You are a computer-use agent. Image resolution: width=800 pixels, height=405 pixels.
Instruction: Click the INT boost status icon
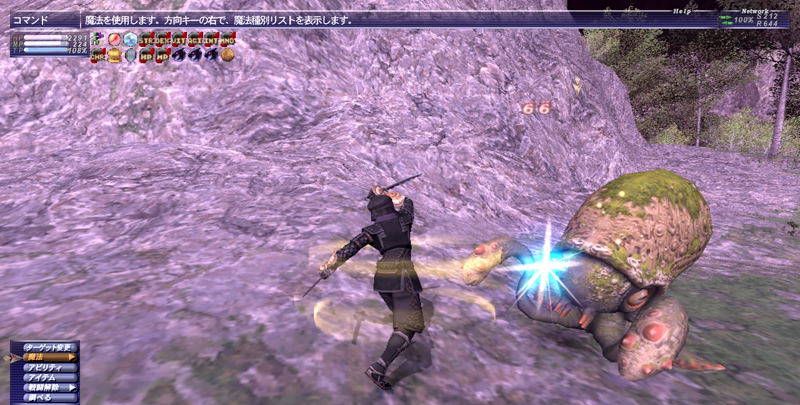[x=212, y=39]
